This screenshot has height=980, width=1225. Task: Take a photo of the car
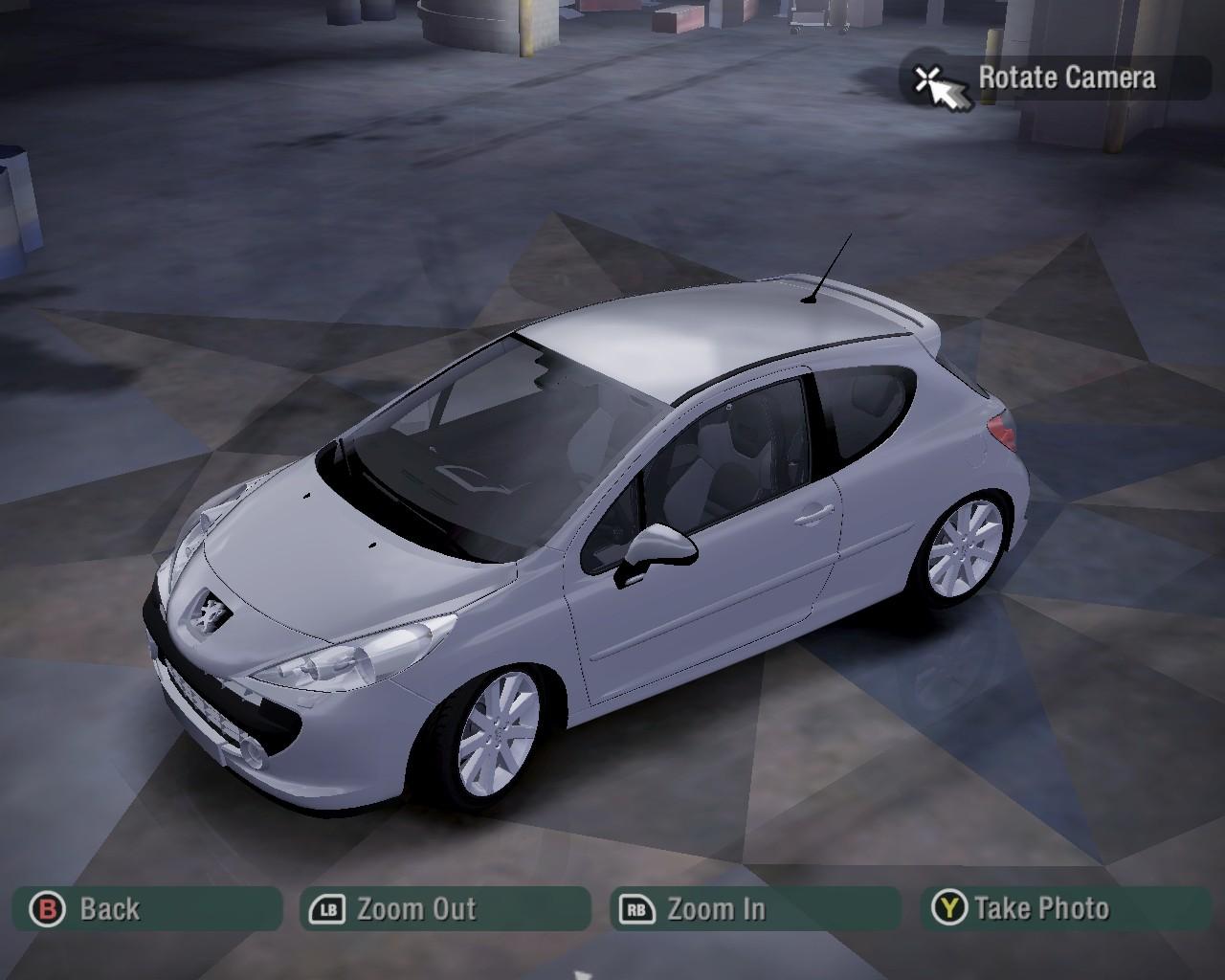click(1065, 907)
